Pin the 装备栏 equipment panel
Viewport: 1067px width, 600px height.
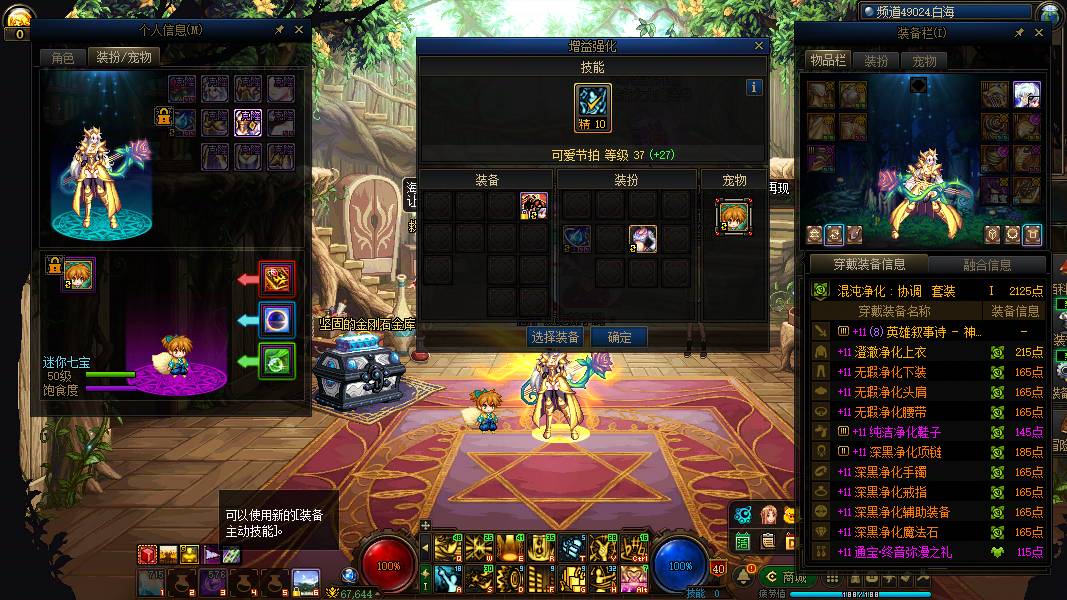(1019, 33)
